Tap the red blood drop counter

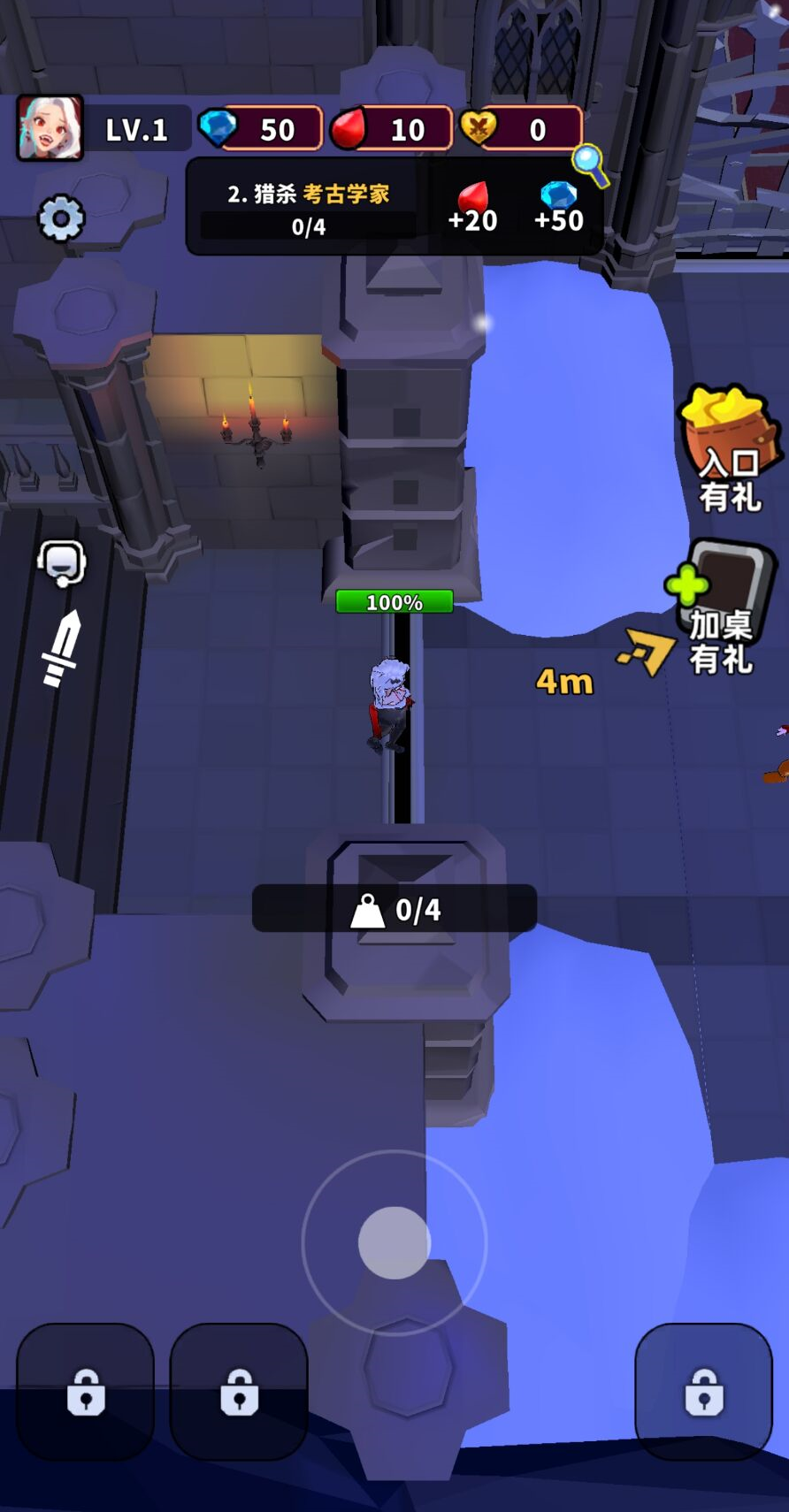pyautogui.click(x=392, y=129)
